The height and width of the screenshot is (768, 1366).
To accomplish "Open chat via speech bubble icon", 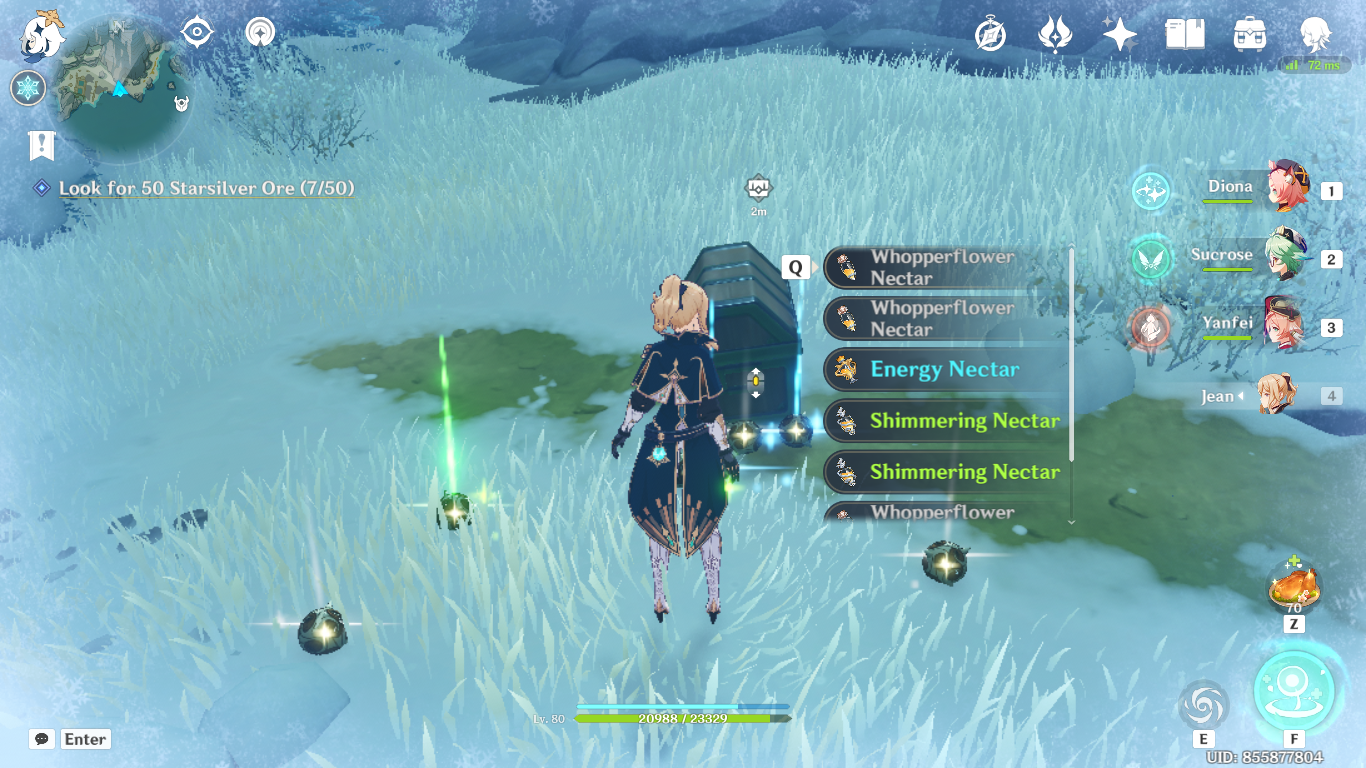I will [x=40, y=739].
